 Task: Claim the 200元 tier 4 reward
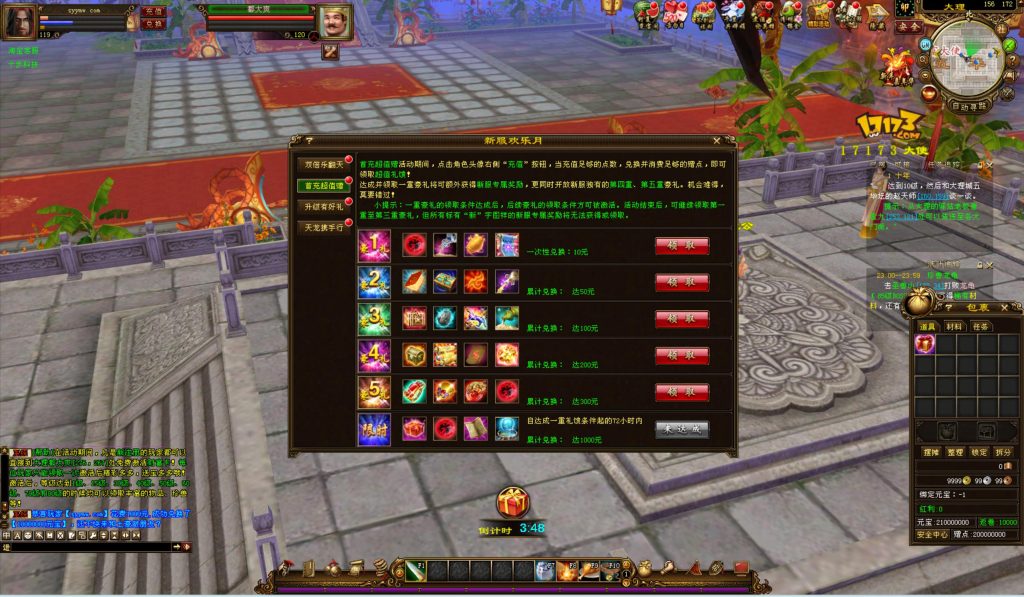point(682,356)
